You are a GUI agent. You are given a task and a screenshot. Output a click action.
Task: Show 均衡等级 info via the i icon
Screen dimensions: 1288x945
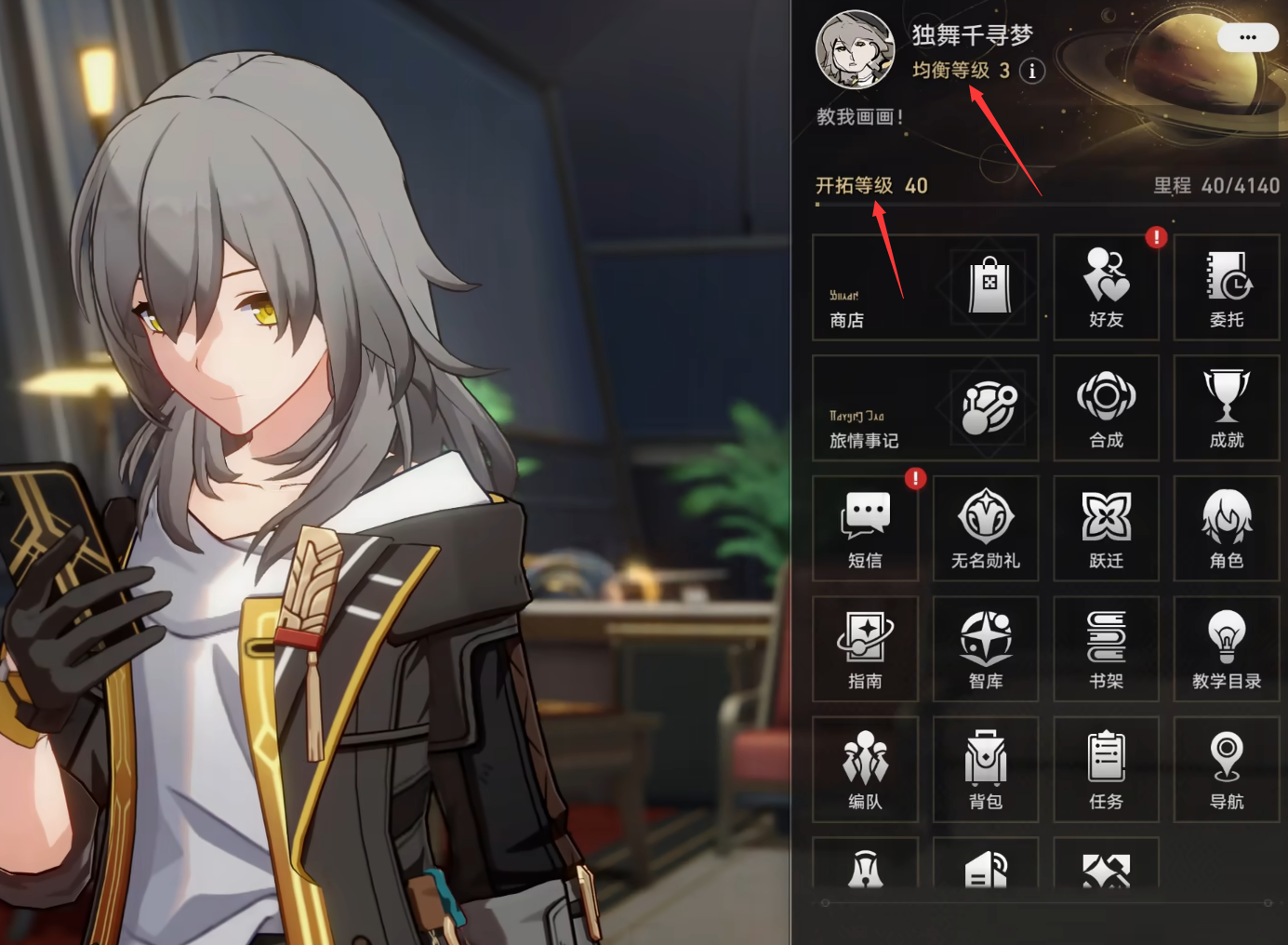point(1032,71)
